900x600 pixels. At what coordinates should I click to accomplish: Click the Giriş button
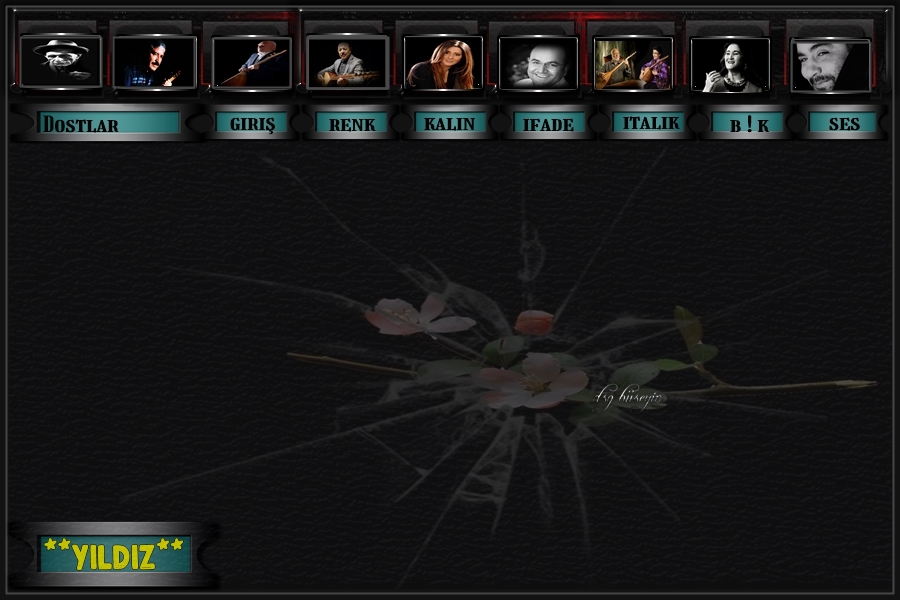pyautogui.click(x=252, y=123)
